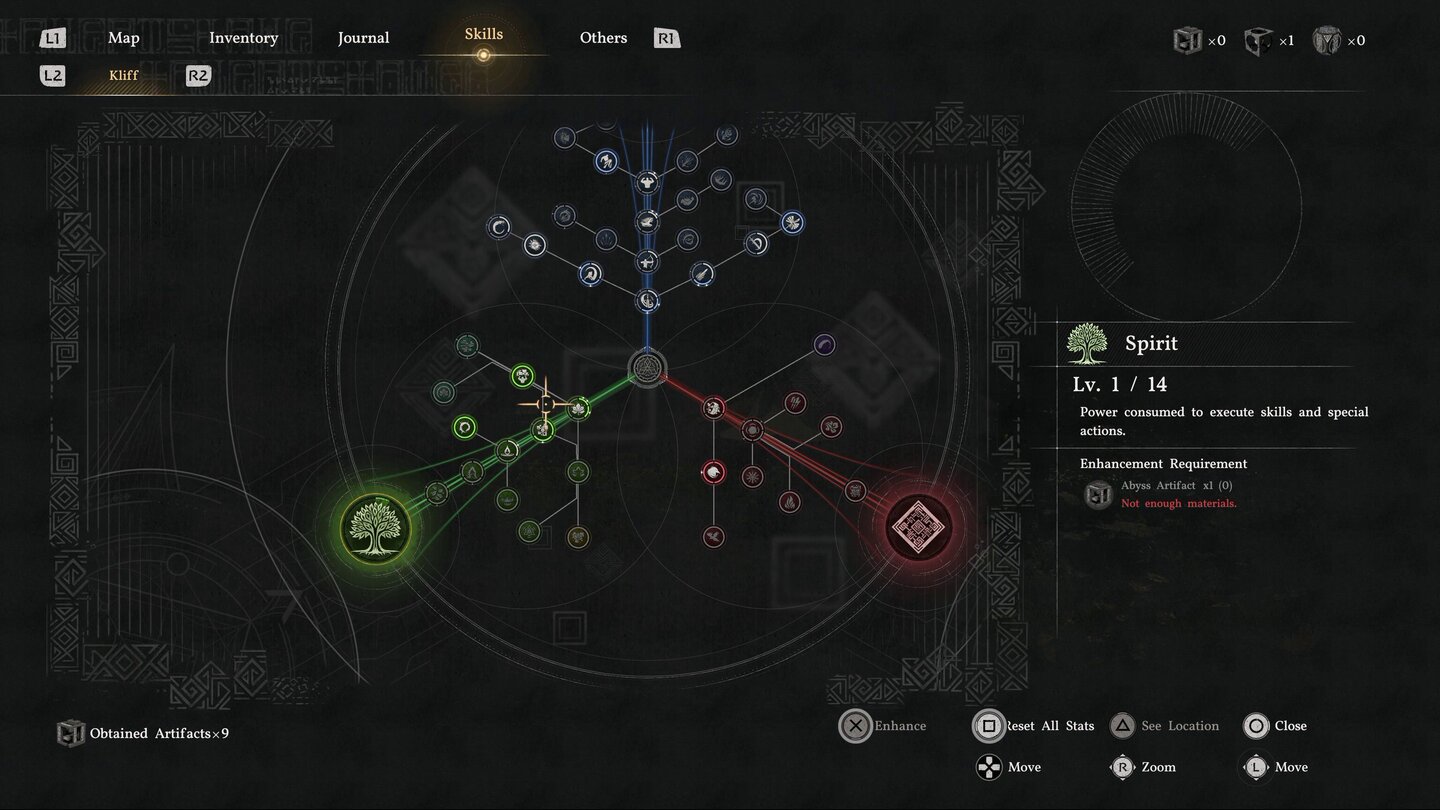This screenshot has width=1440, height=810.
Task: Open the Others tab
Action: coord(603,38)
